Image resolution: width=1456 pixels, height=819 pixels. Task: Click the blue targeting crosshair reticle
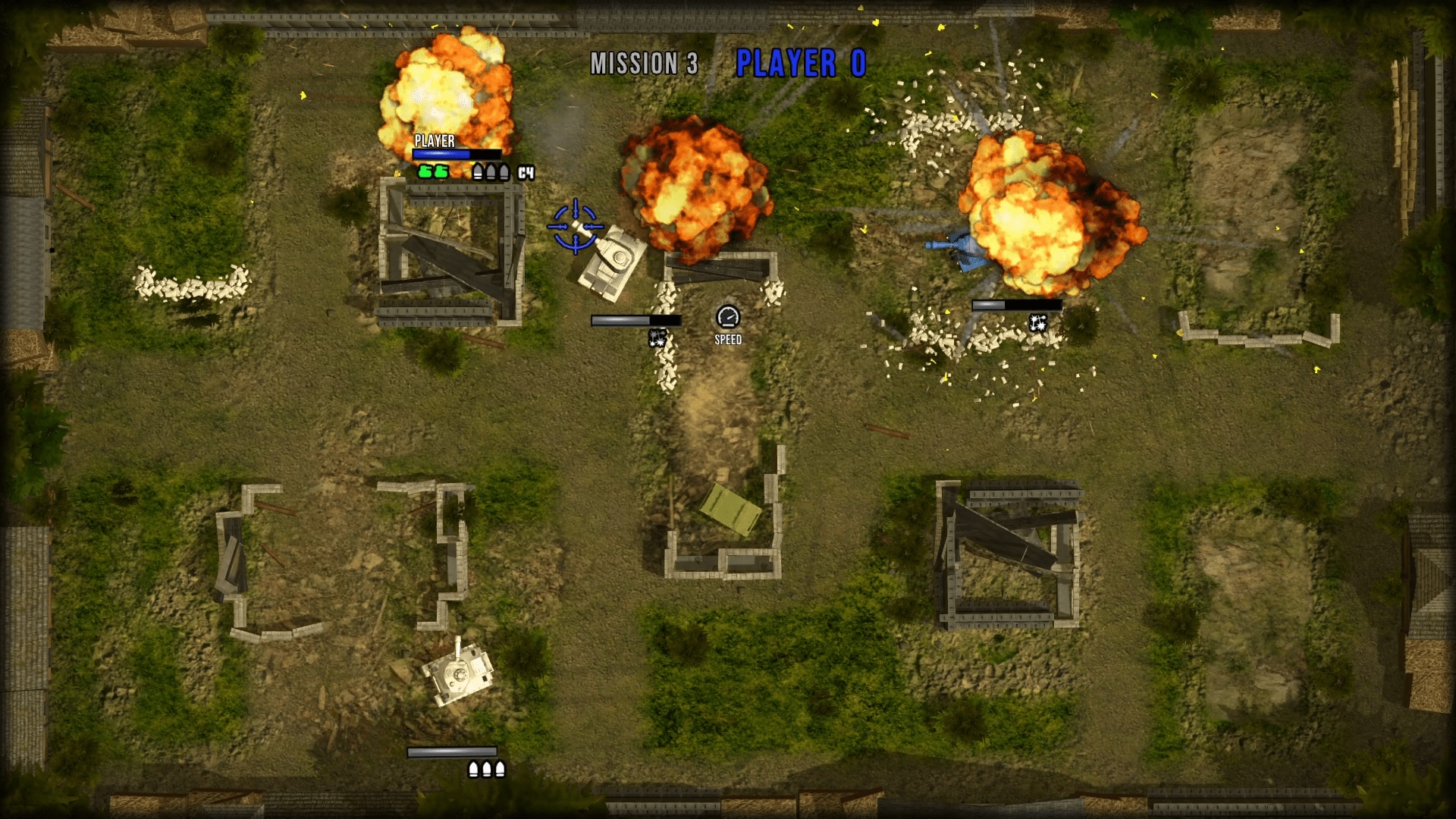[575, 225]
